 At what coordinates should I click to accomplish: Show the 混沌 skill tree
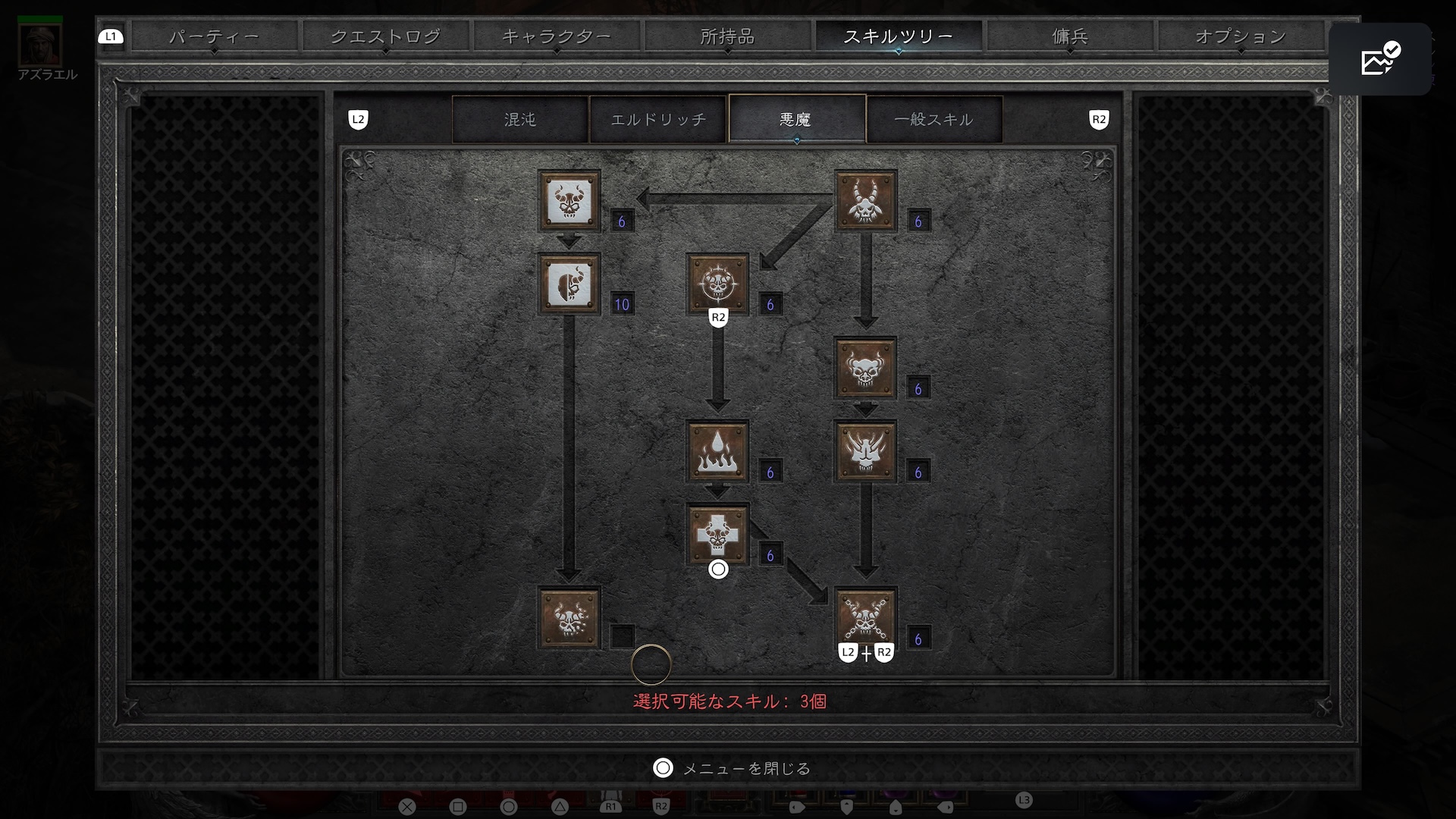[520, 119]
